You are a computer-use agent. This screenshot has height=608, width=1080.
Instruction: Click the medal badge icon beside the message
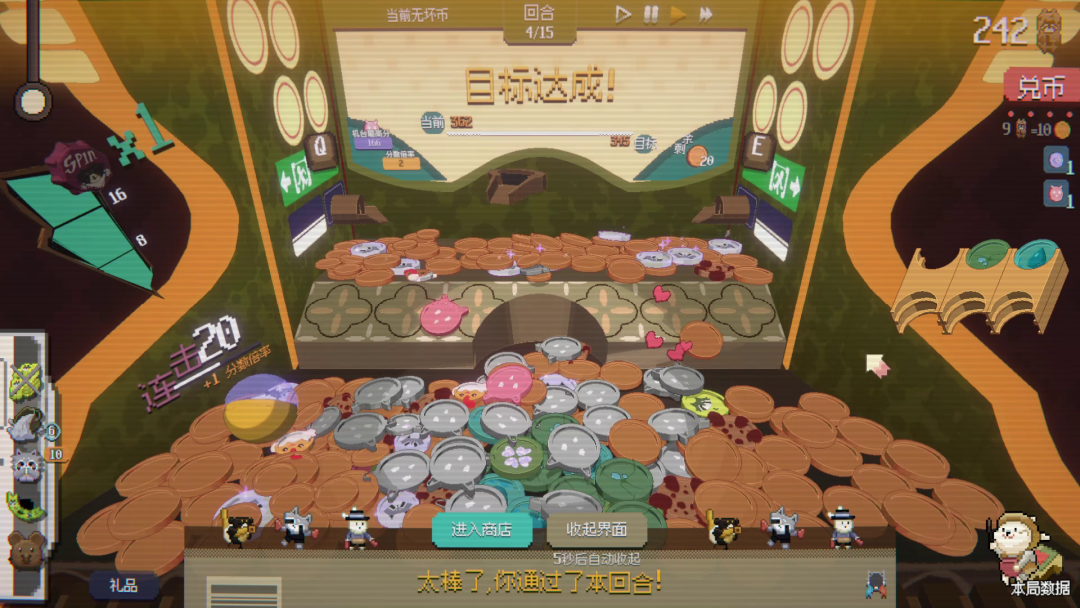pyautogui.click(x=876, y=584)
